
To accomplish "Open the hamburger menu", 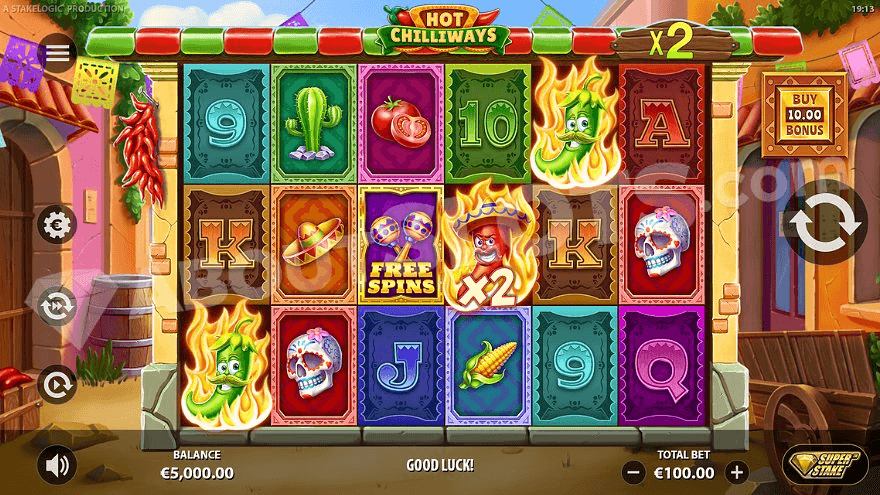I will [x=57, y=53].
